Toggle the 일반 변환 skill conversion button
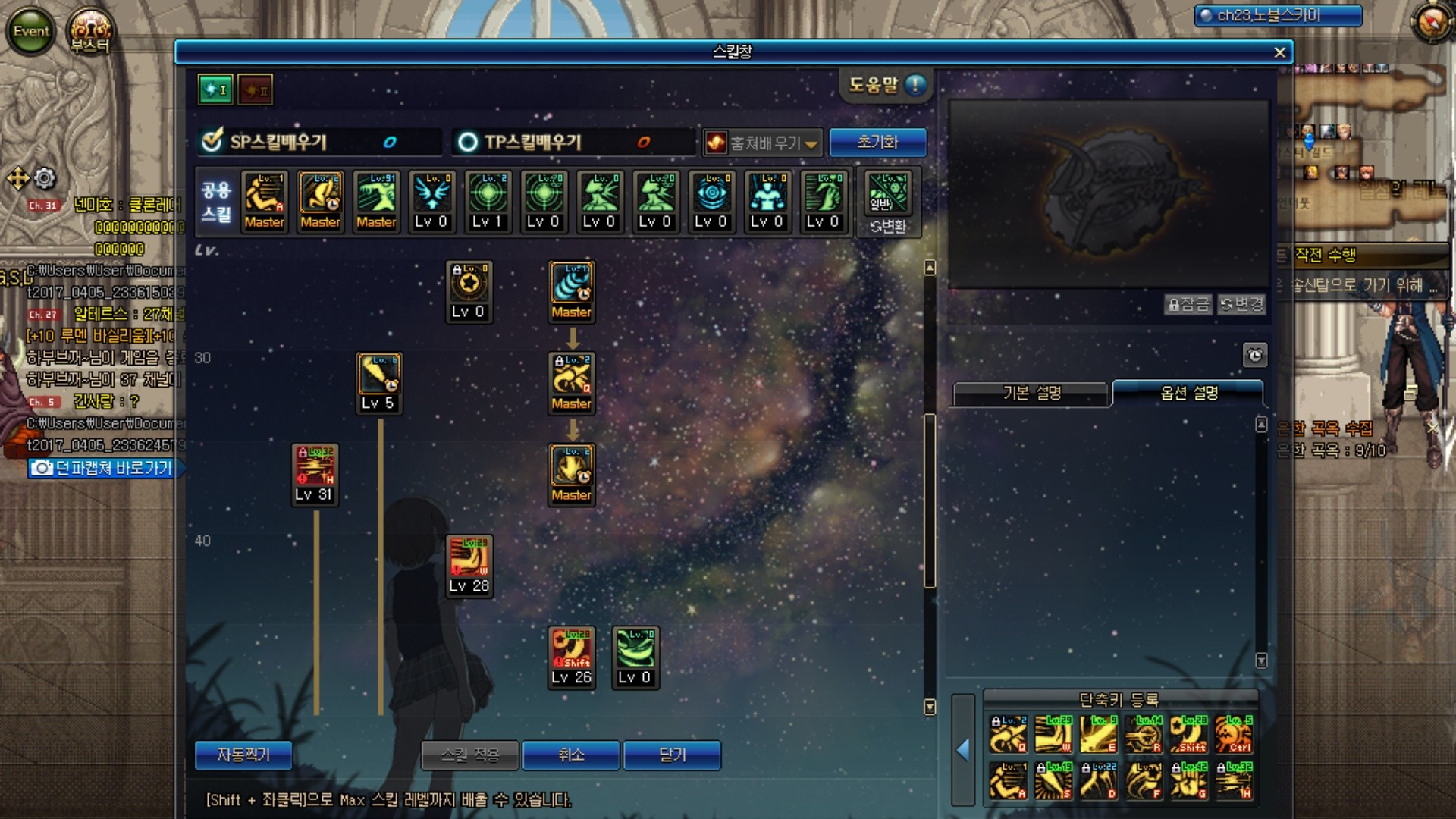The width and height of the screenshot is (1456, 819). click(x=887, y=202)
